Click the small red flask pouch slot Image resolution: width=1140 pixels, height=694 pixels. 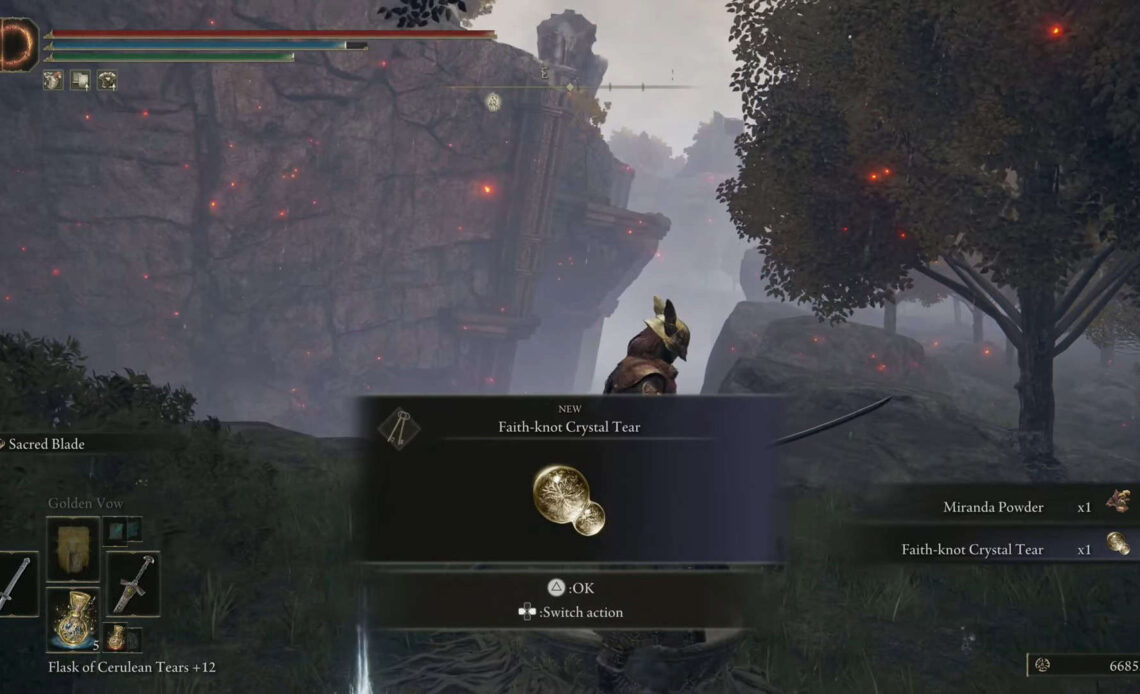117,636
